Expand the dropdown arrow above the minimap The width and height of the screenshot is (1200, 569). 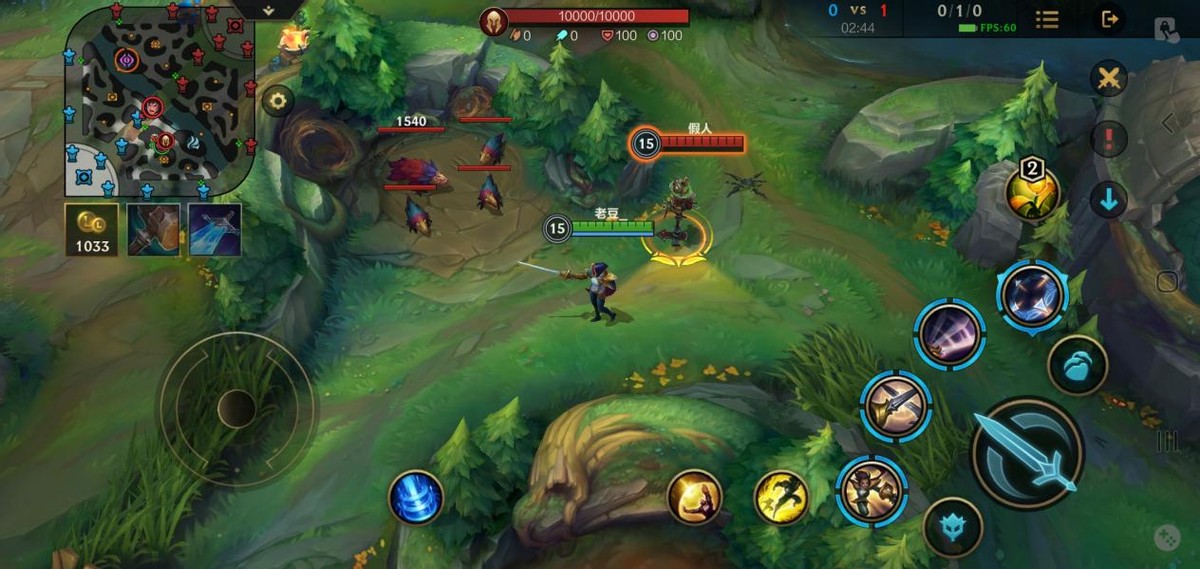[x=268, y=9]
